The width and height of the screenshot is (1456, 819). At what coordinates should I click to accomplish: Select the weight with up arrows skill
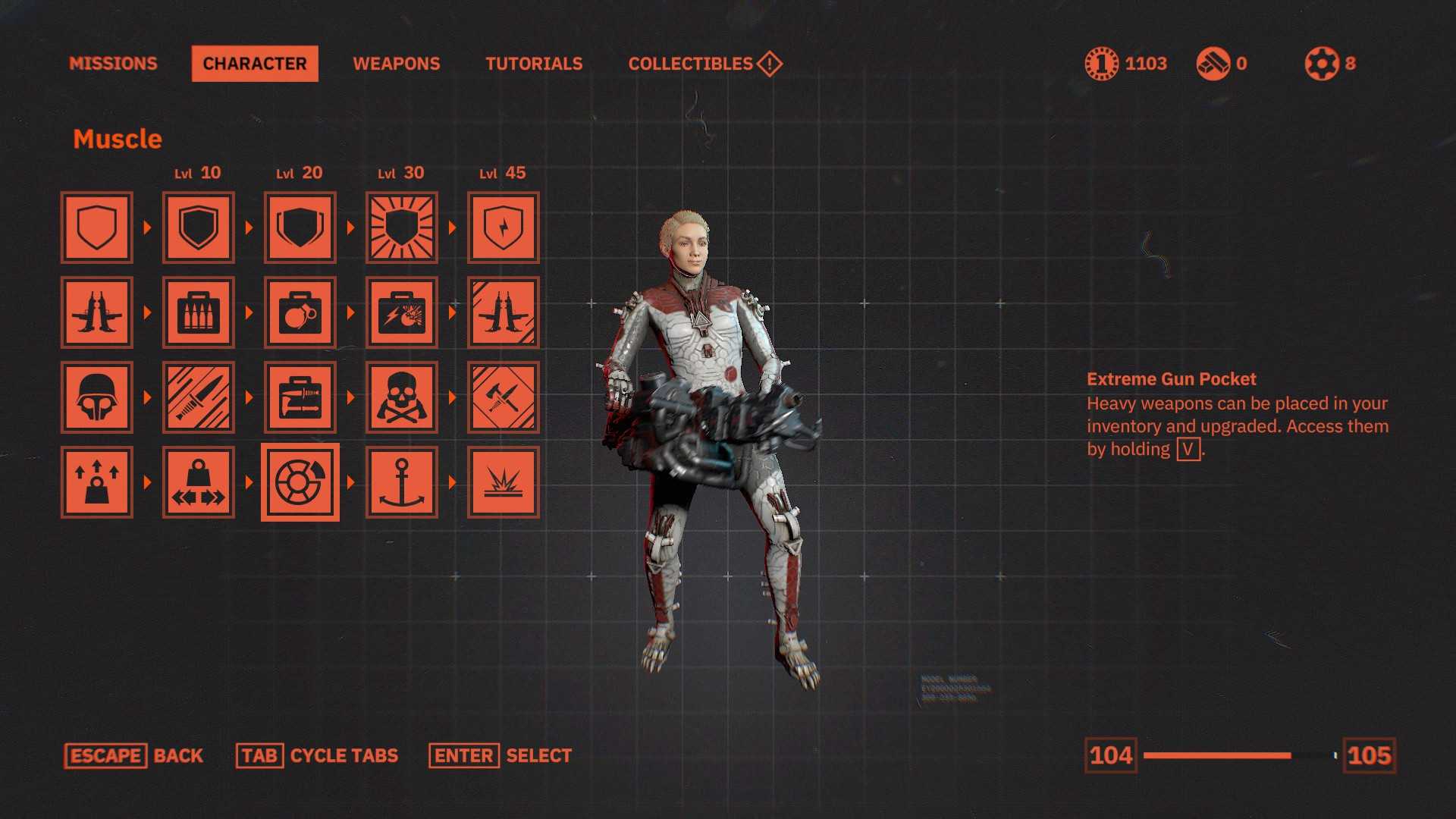coord(97,482)
